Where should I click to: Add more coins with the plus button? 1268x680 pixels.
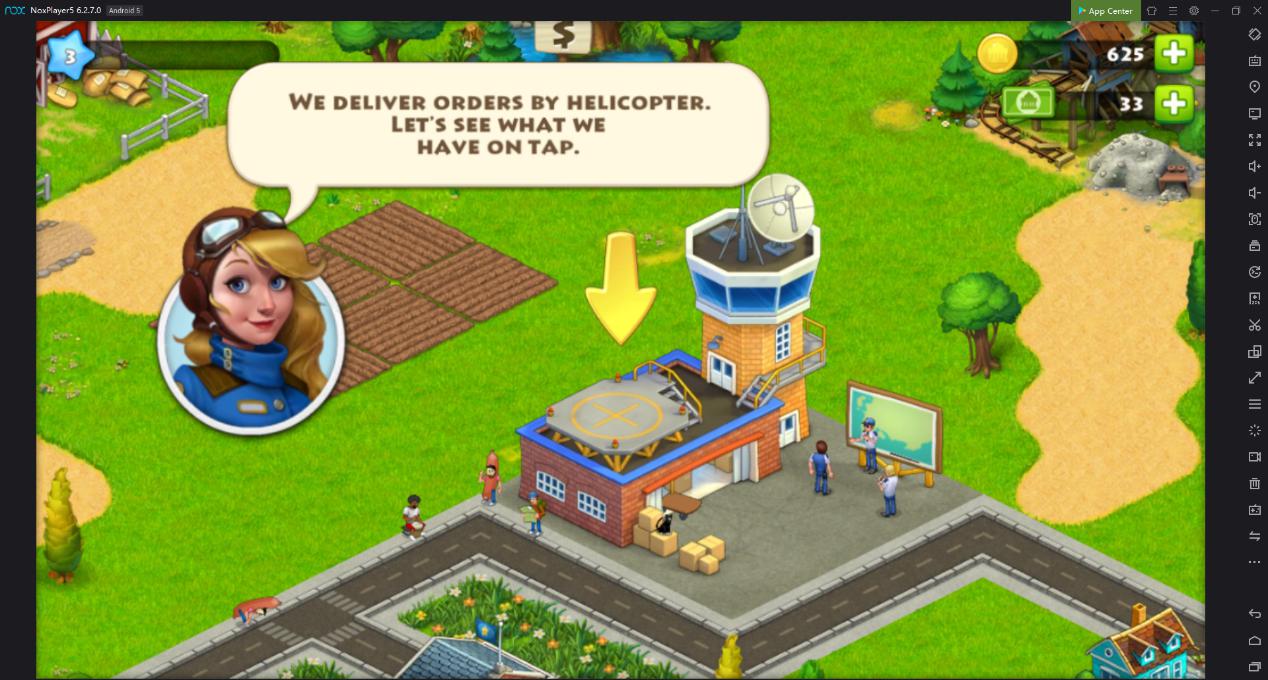pos(1174,54)
